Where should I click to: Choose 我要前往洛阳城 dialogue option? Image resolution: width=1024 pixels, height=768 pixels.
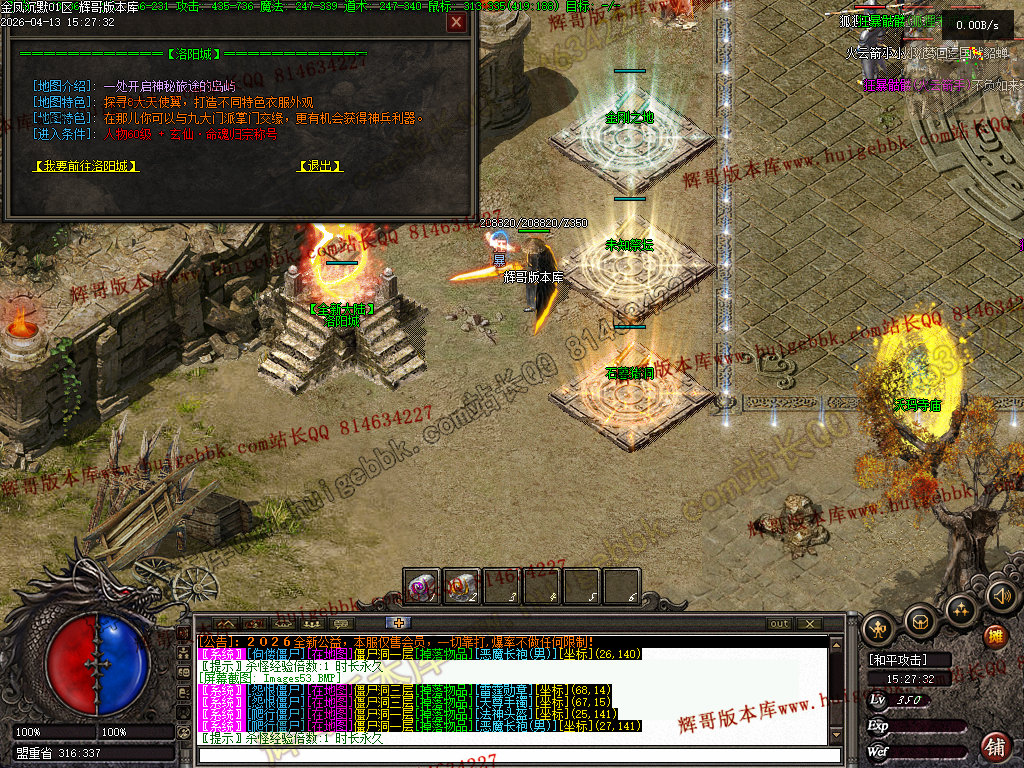(85, 166)
